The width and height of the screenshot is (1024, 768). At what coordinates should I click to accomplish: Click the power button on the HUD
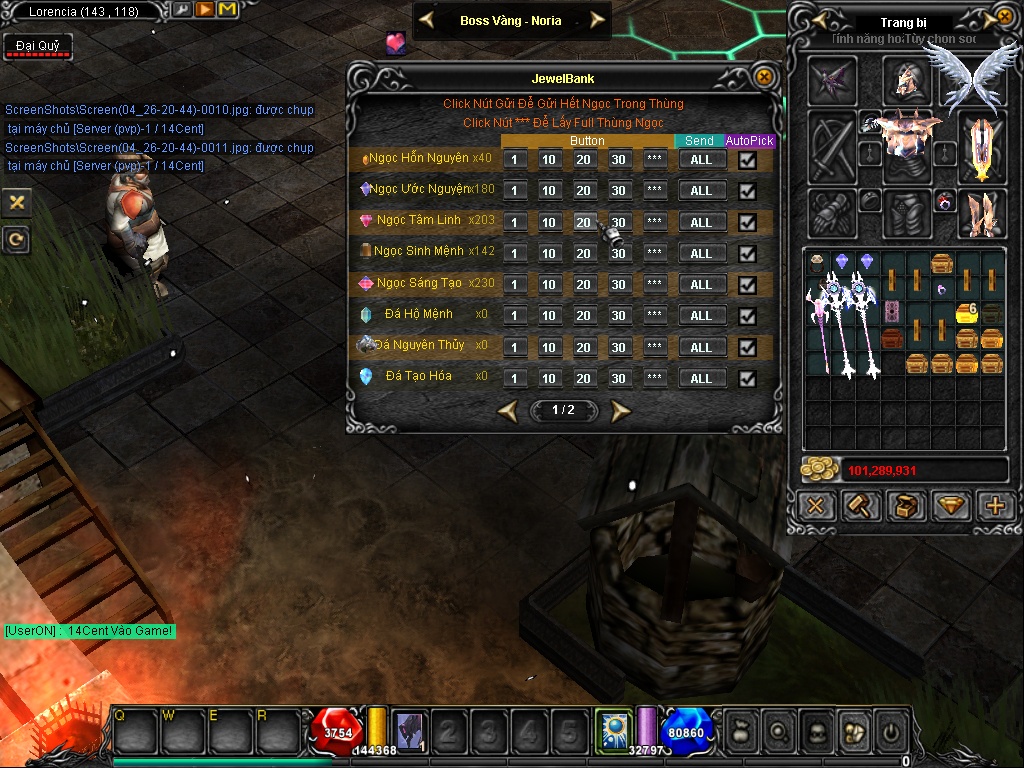point(890,733)
